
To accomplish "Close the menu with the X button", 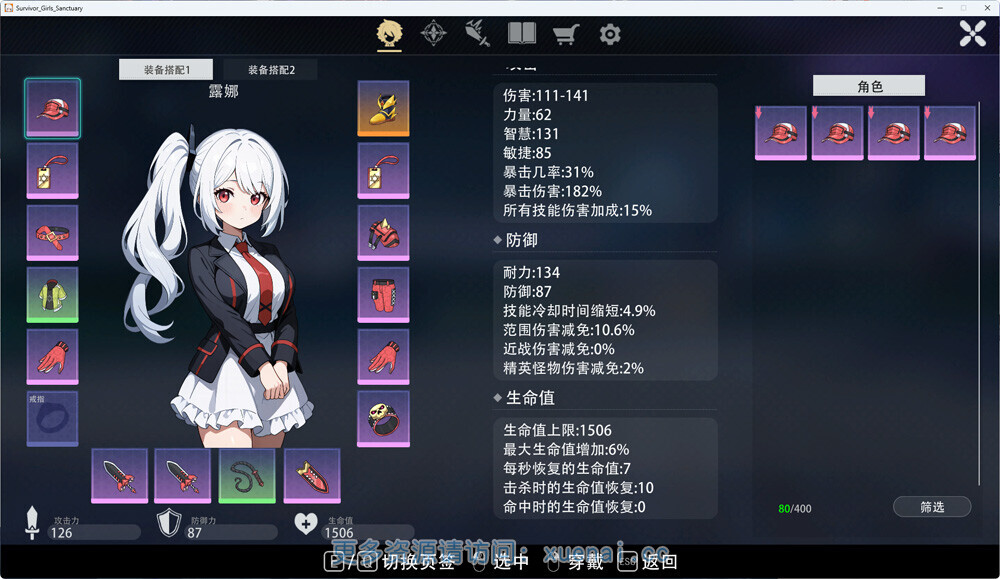I will (972, 34).
